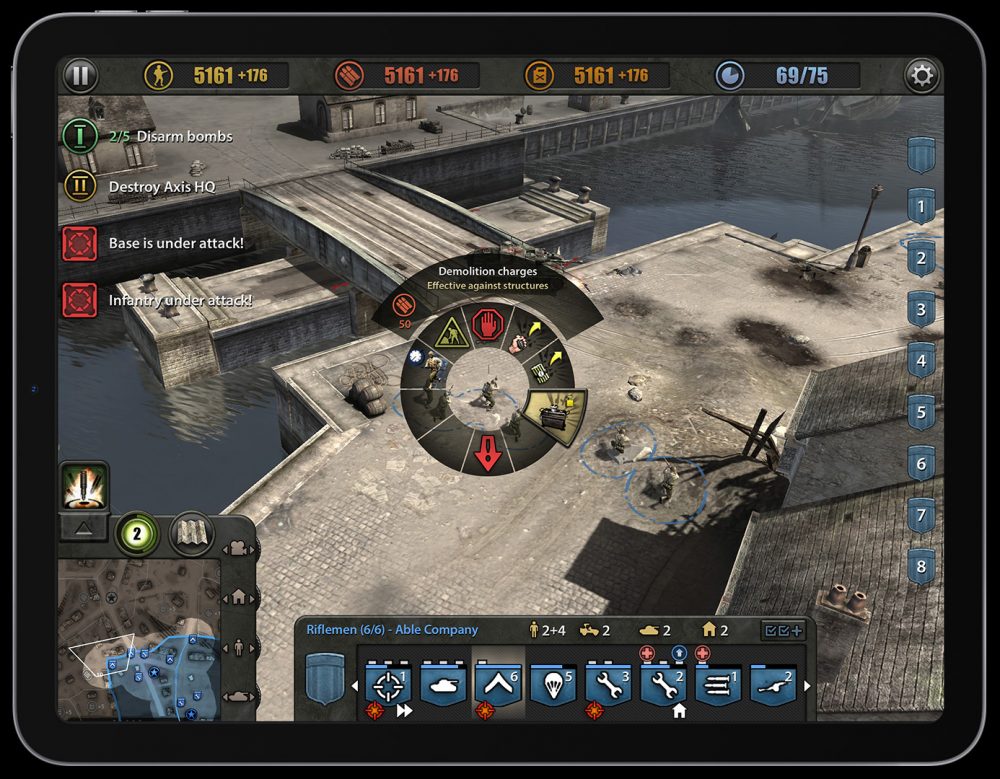The width and height of the screenshot is (1000, 779).
Task: Click the minimap
Action: click(138, 638)
